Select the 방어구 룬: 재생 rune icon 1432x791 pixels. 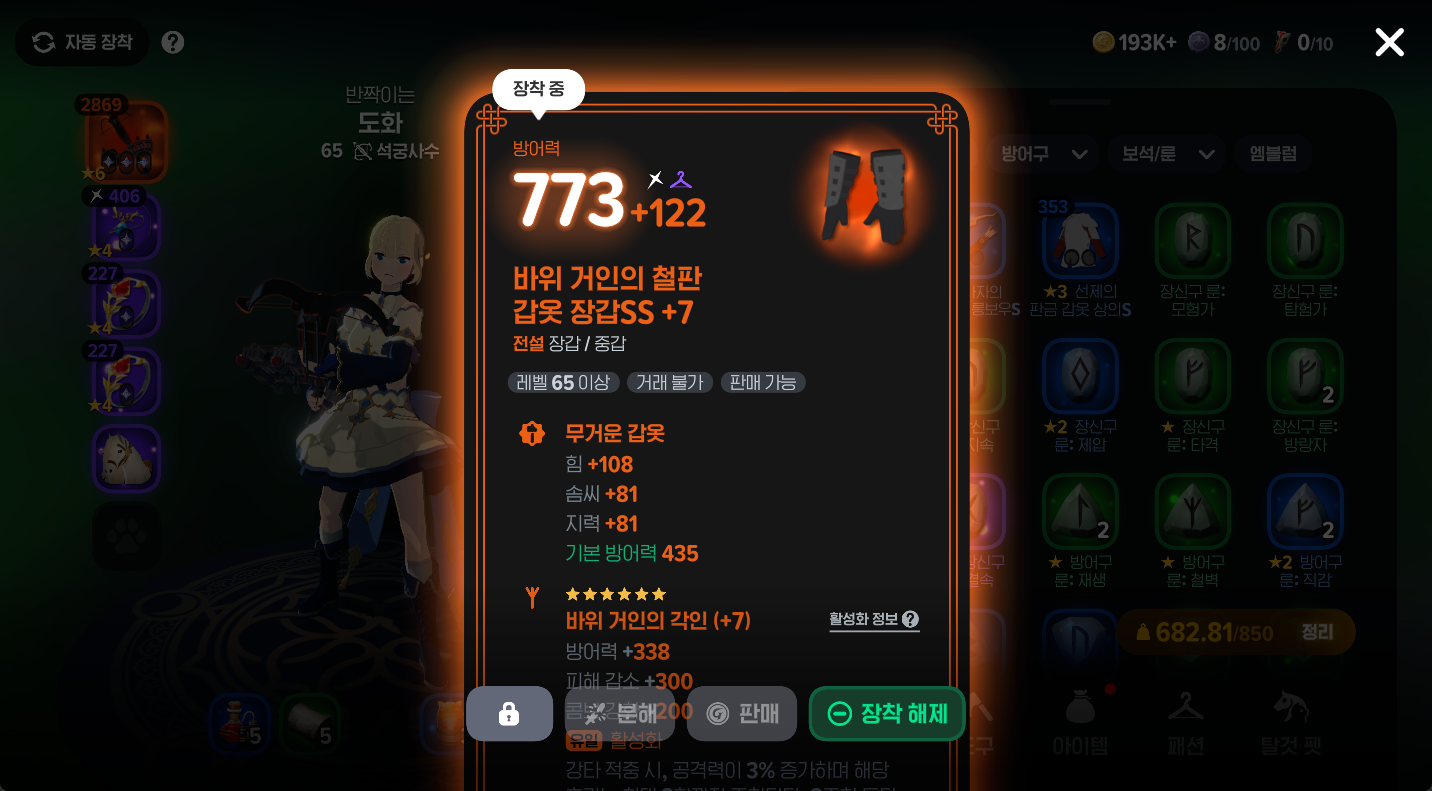(1081, 512)
